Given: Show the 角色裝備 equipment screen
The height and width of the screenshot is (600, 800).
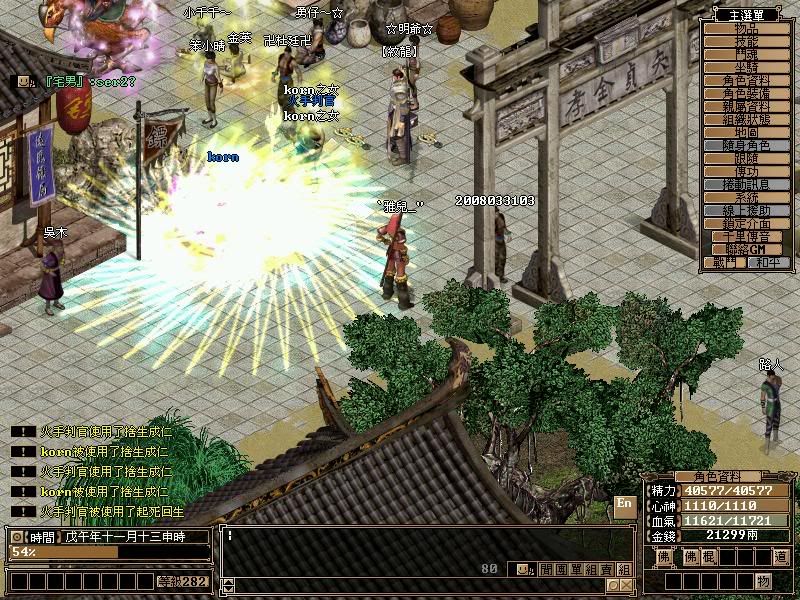Looking at the screenshot, I should [x=746, y=94].
